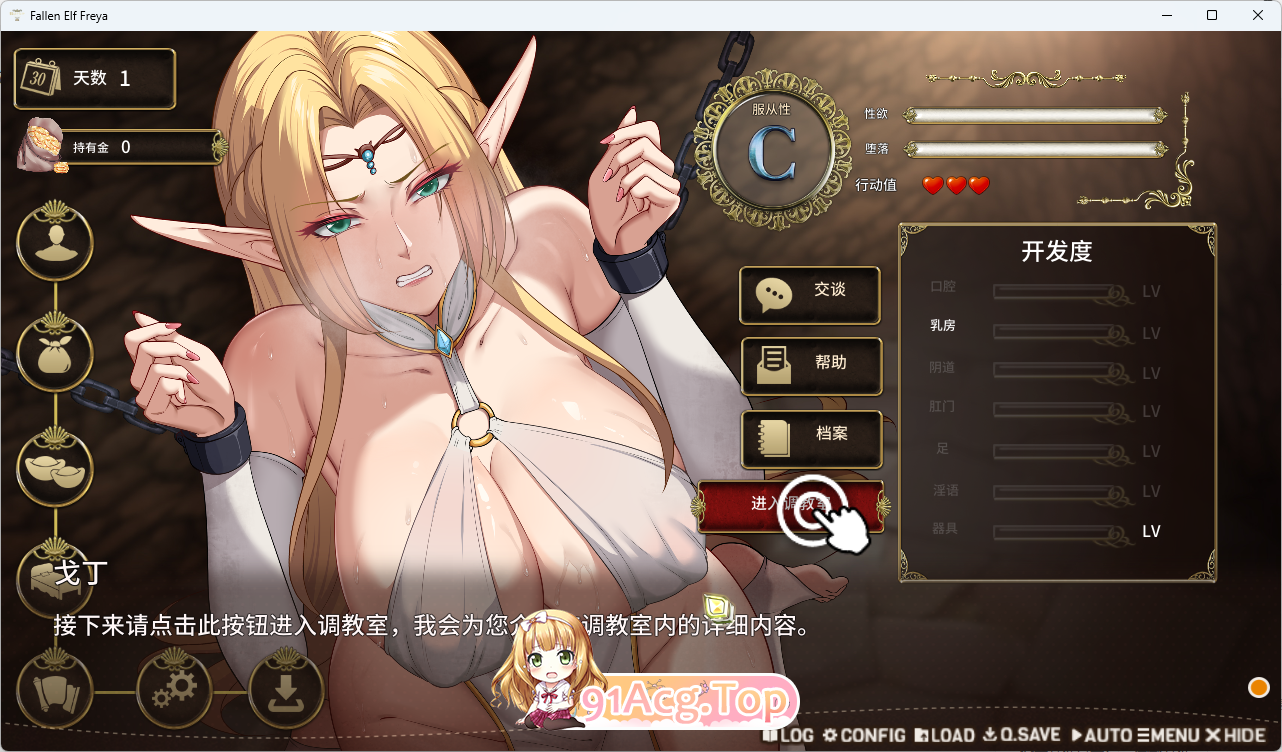This screenshot has height=752, width=1282.
Task: Open the money pouch icon on left sidebar
Action: click(55, 353)
